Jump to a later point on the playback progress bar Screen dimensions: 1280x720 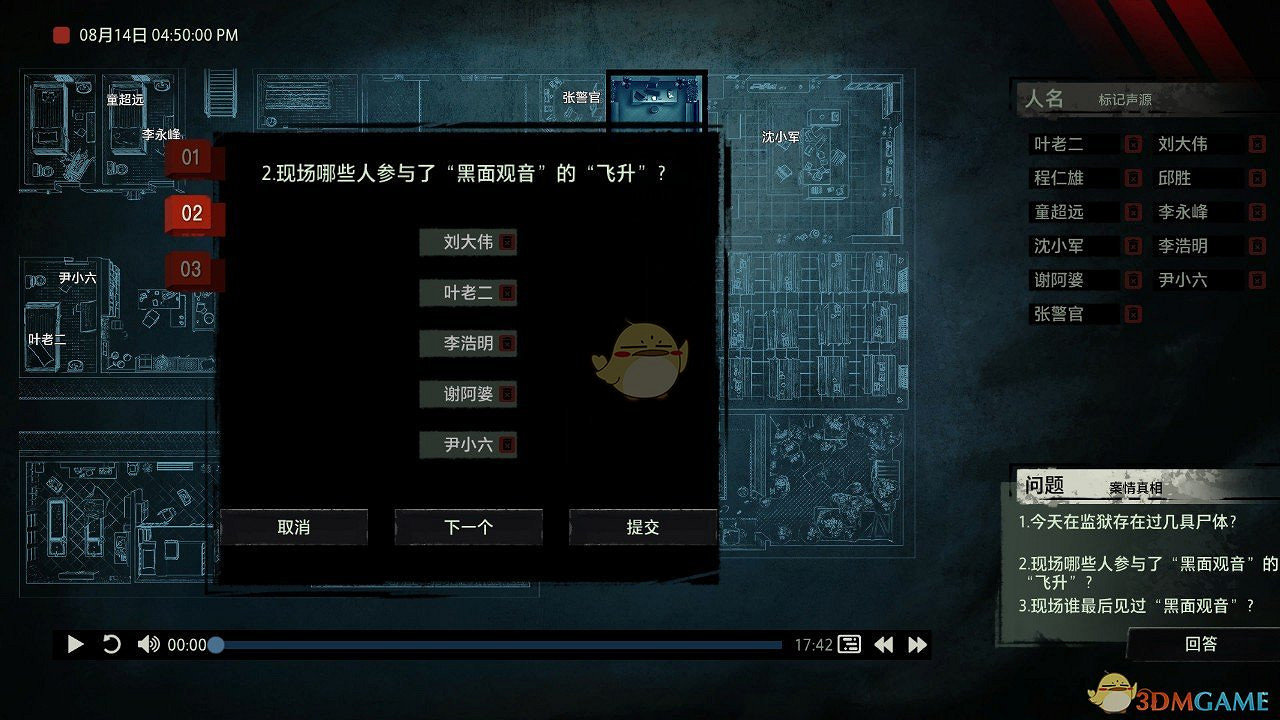point(600,644)
